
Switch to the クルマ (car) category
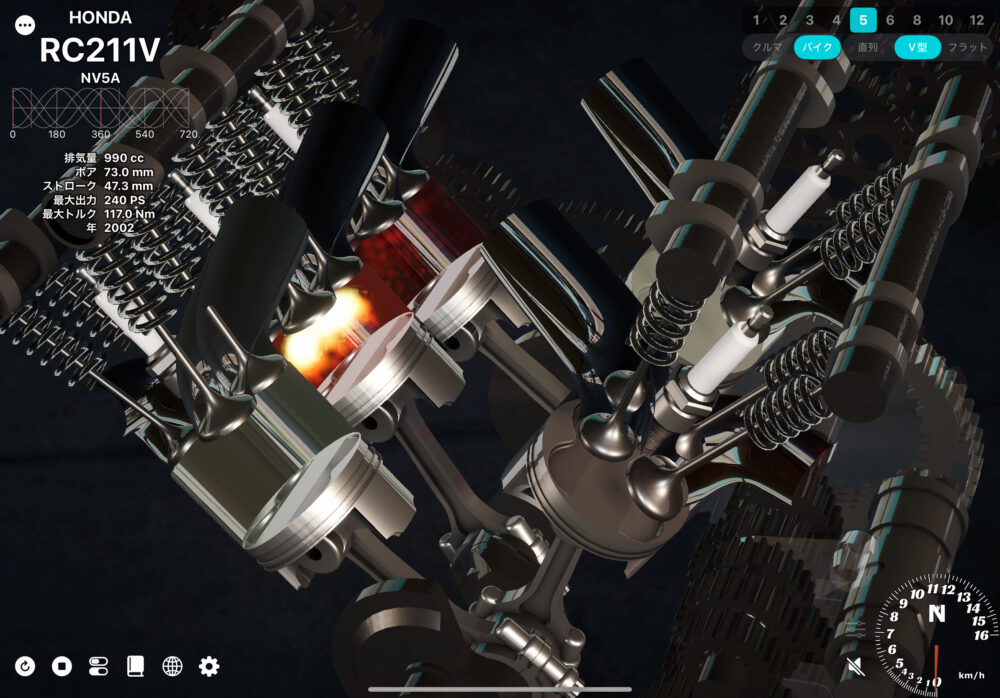[767, 47]
